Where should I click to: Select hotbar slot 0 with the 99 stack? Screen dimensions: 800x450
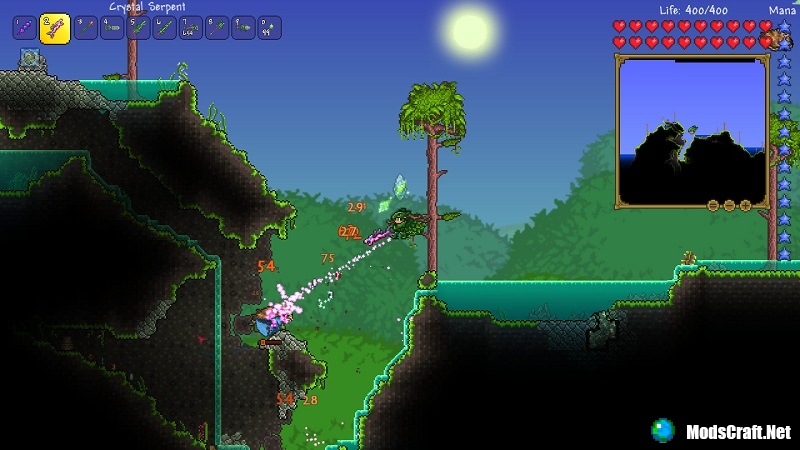click(268, 28)
